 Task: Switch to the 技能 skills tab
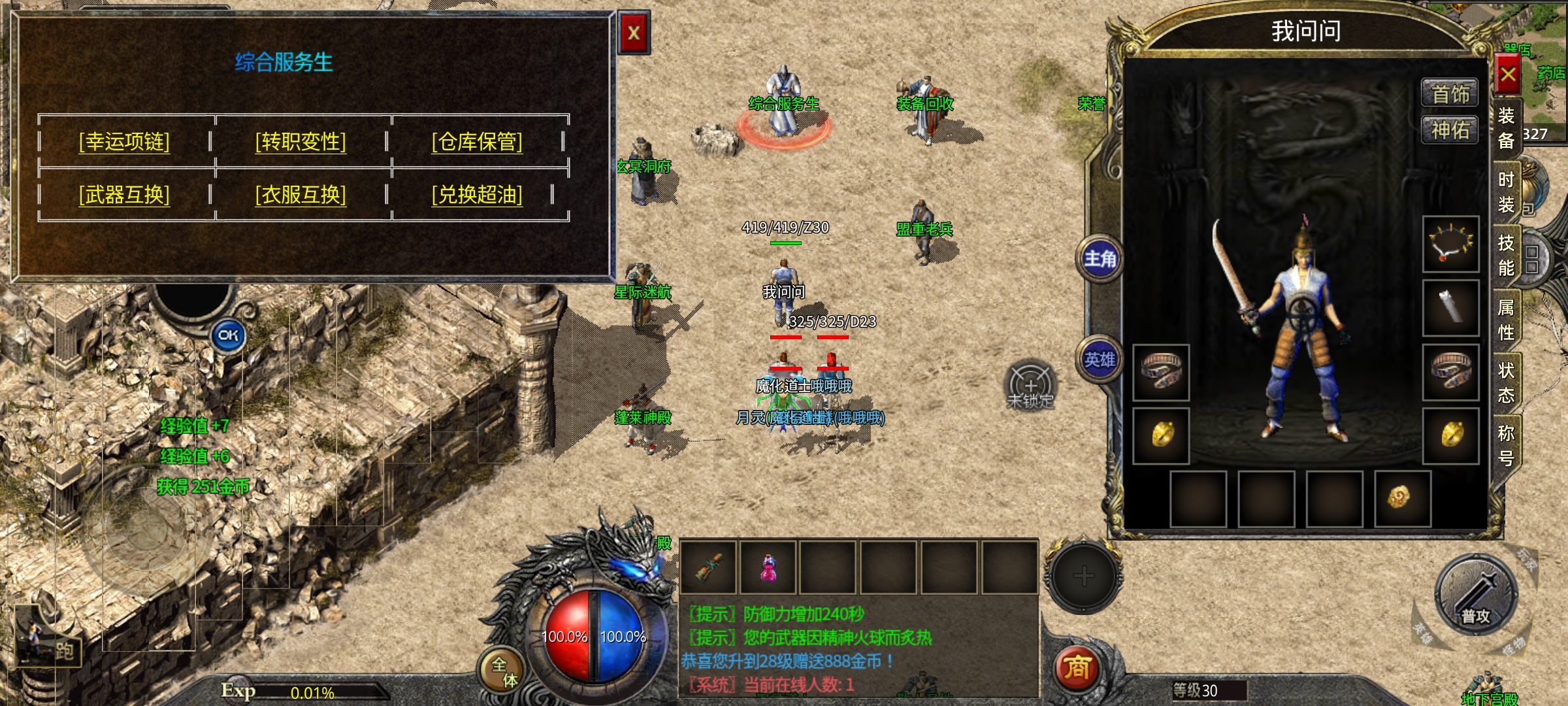1506,255
